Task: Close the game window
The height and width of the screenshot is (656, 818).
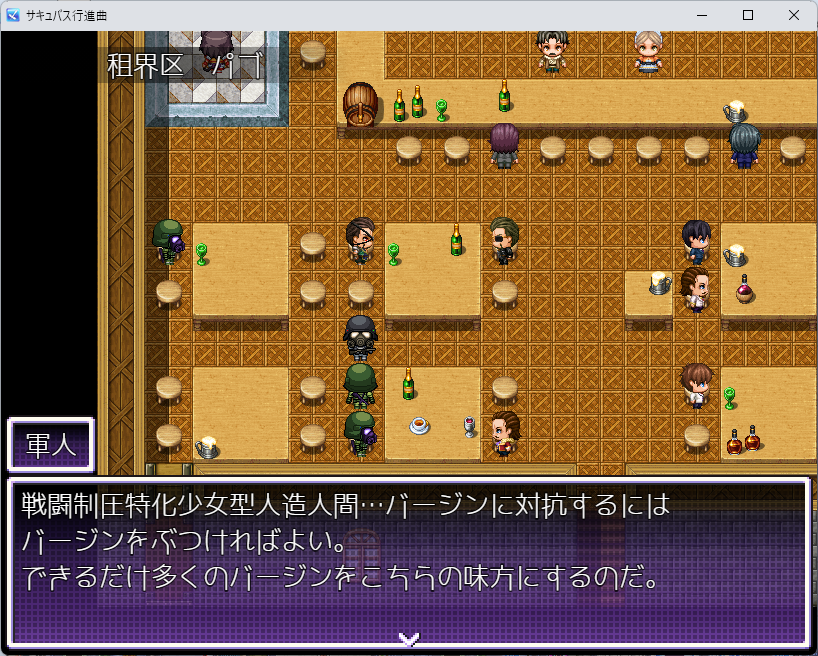Action: click(x=794, y=15)
